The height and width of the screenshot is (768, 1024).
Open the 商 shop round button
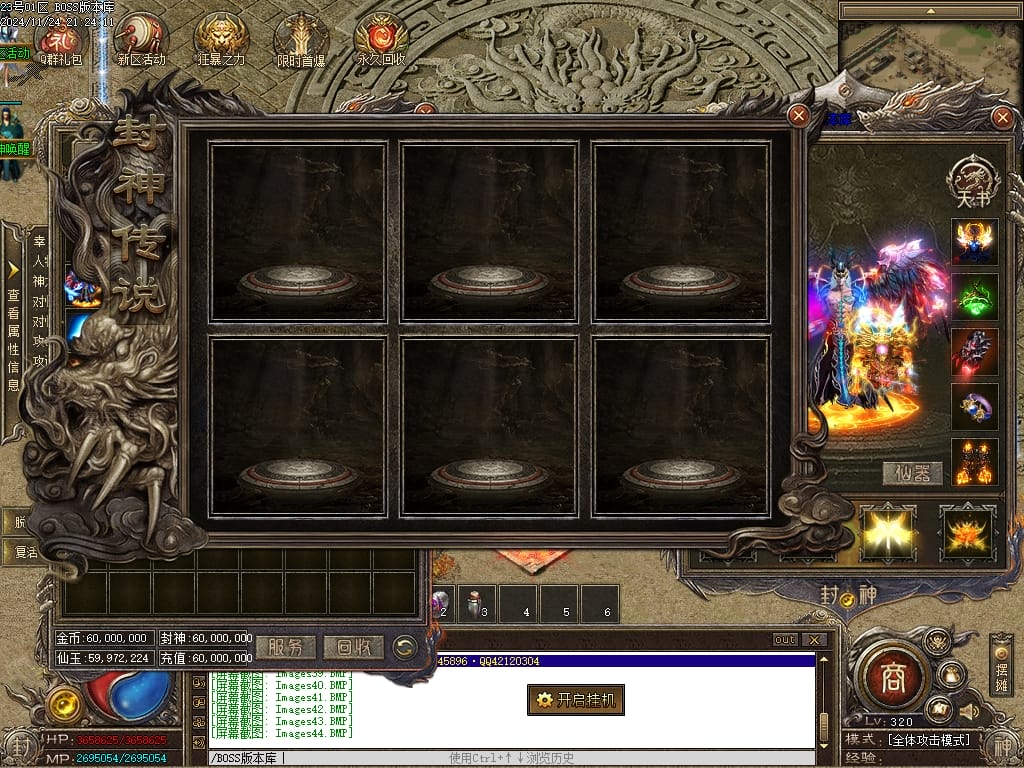[x=892, y=680]
